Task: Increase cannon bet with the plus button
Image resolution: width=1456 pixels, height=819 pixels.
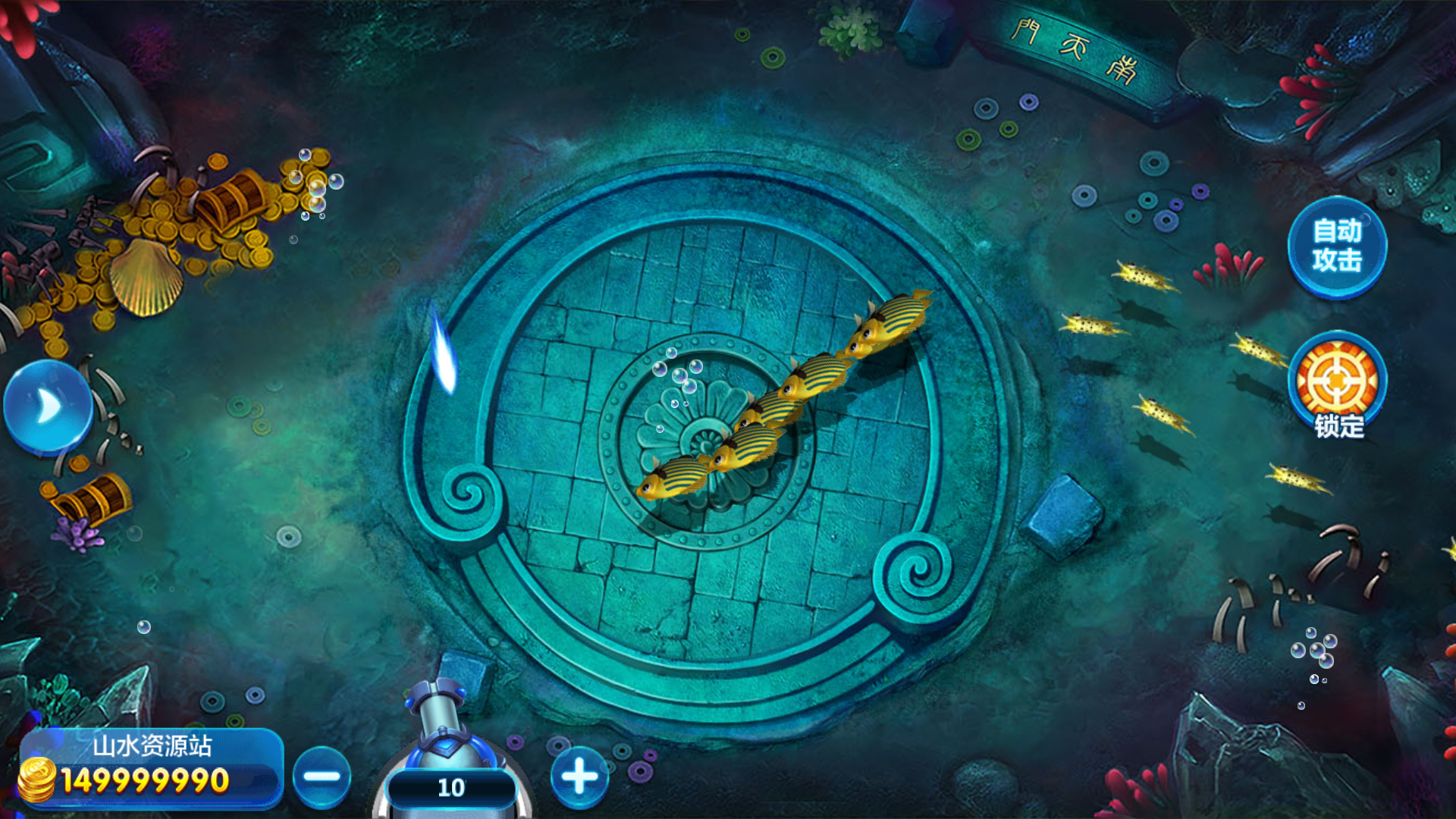Action: pyautogui.click(x=579, y=777)
